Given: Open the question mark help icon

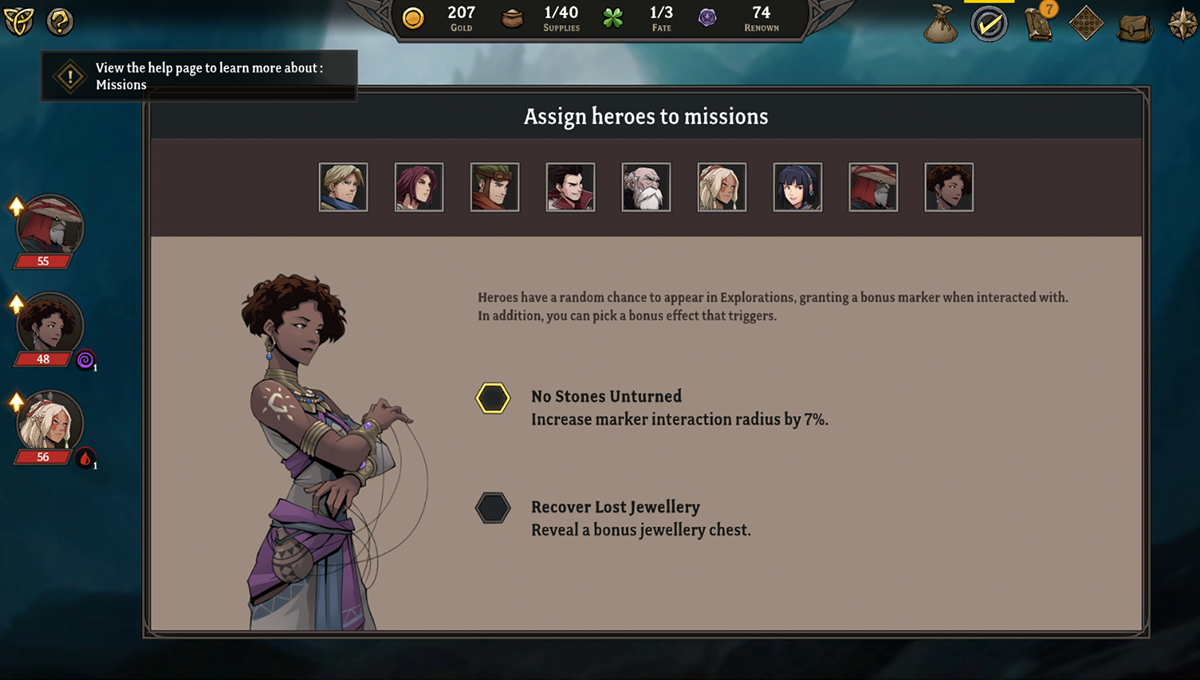Looking at the screenshot, I should pos(60,21).
